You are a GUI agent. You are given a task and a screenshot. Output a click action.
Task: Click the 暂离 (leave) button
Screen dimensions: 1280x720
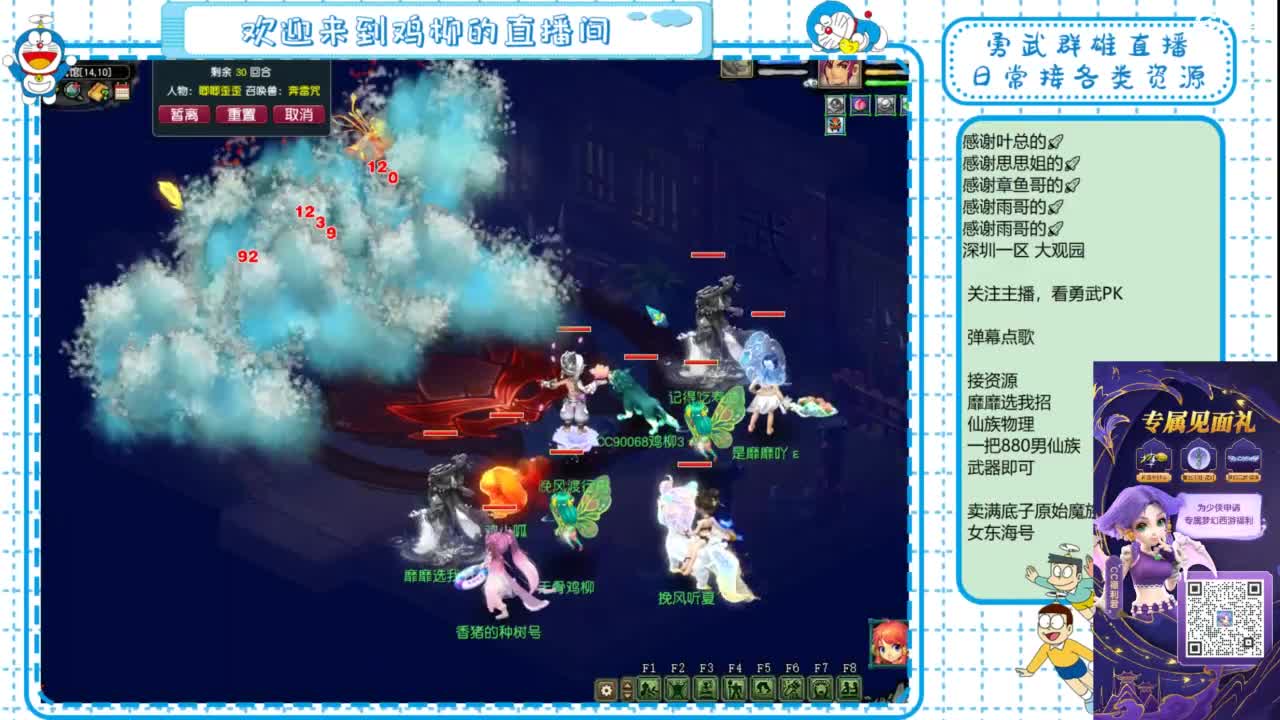(185, 114)
